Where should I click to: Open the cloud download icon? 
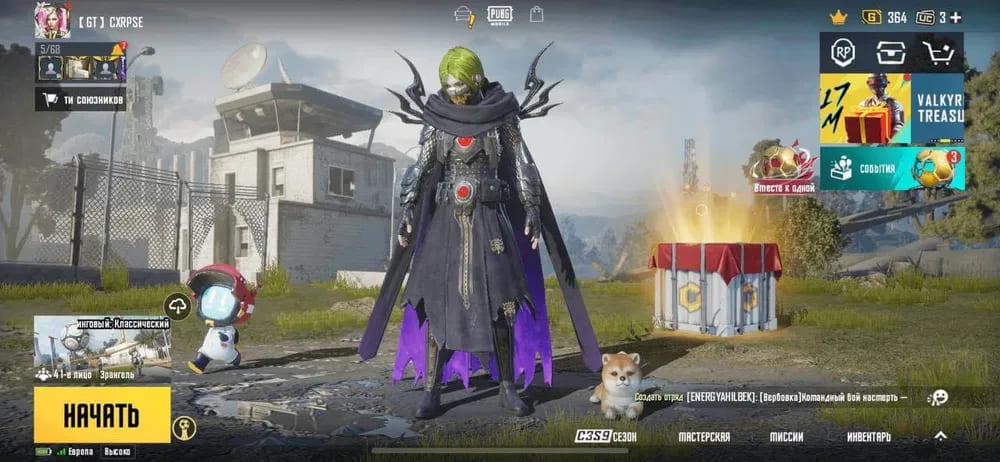tap(178, 307)
